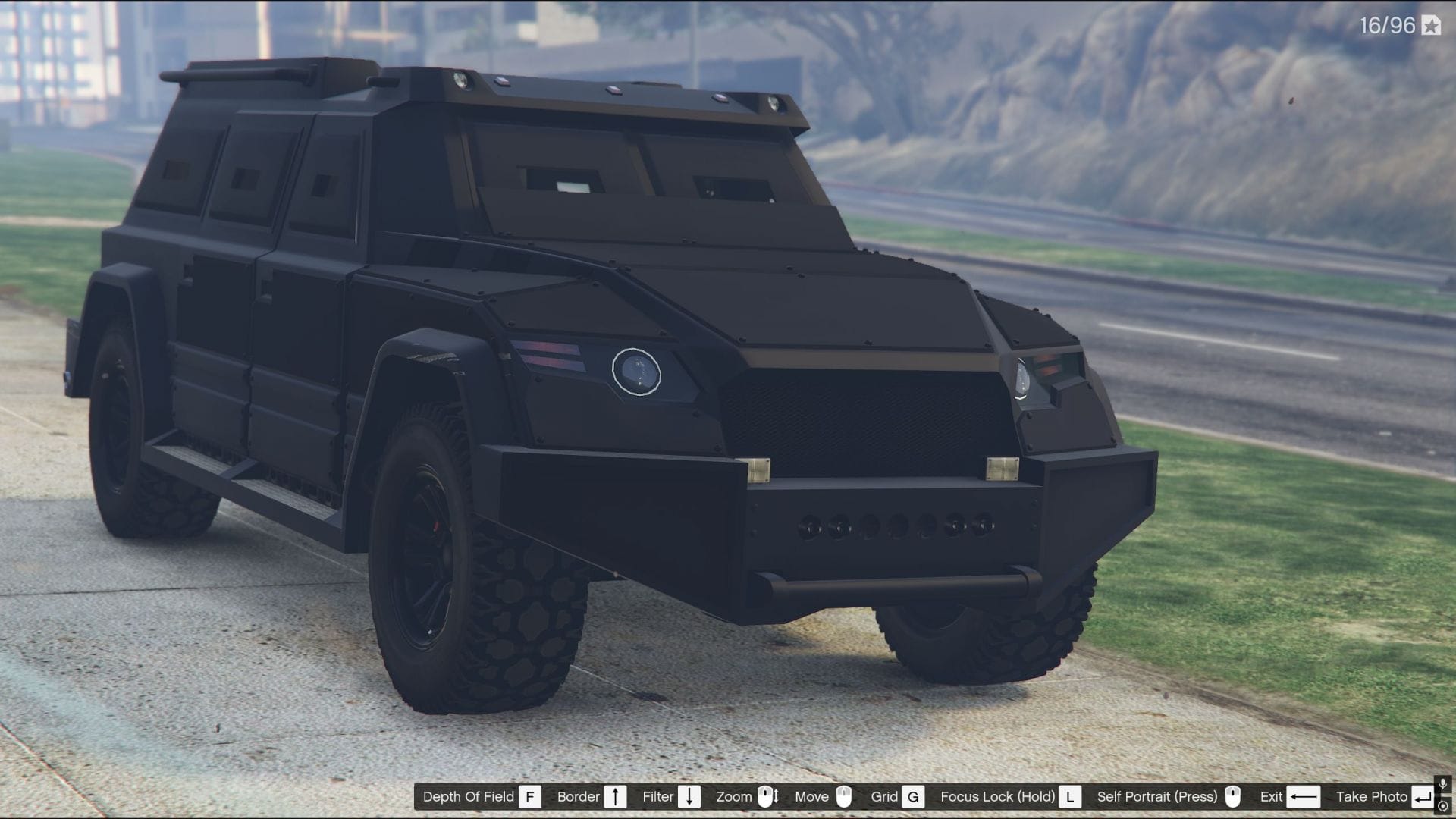Image resolution: width=1456 pixels, height=819 pixels.
Task: Click the F key badge for Depth Of Field
Action: click(x=531, y=796)
